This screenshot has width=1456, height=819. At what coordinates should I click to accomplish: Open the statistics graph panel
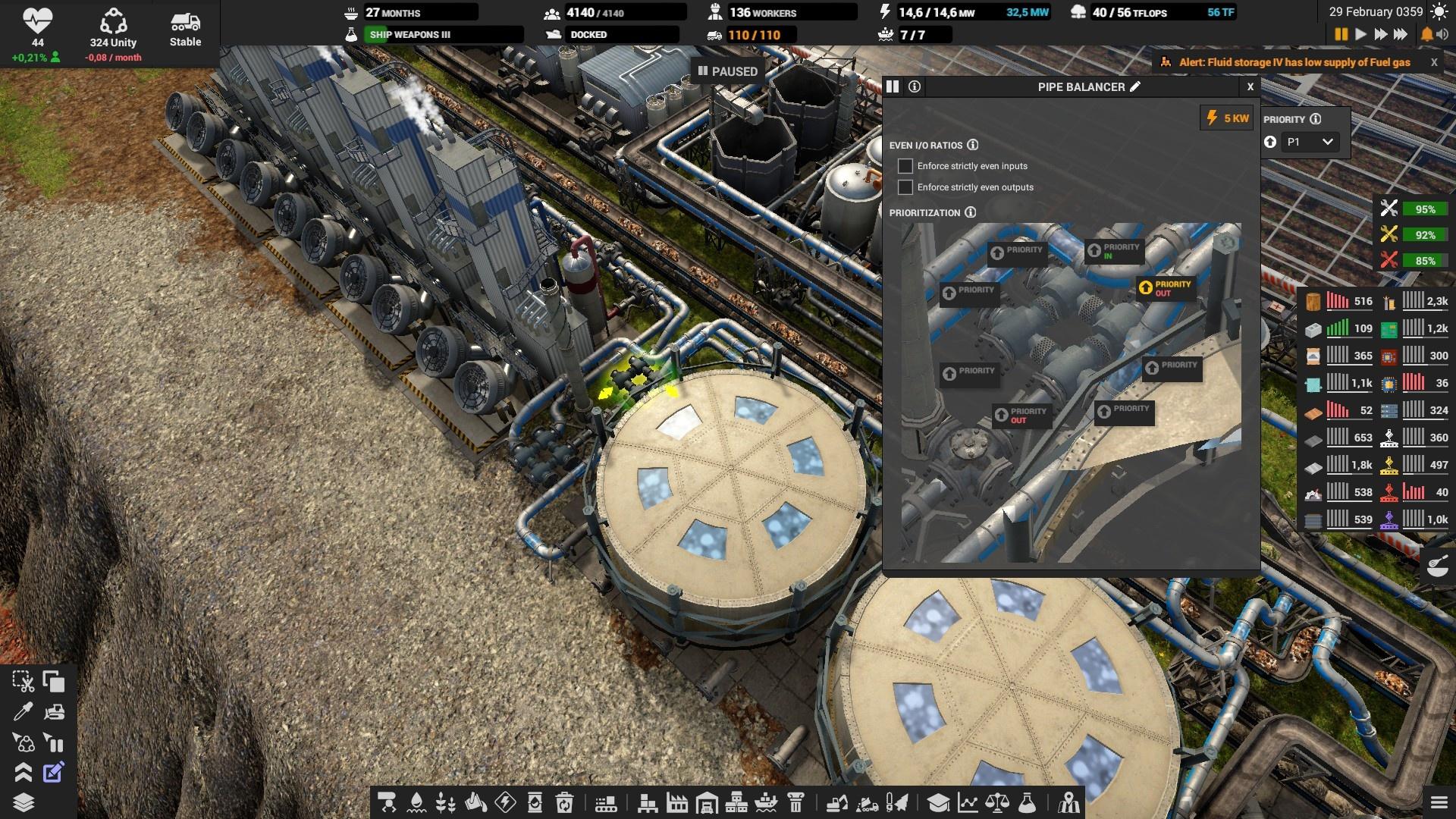(x=968, y=802)
